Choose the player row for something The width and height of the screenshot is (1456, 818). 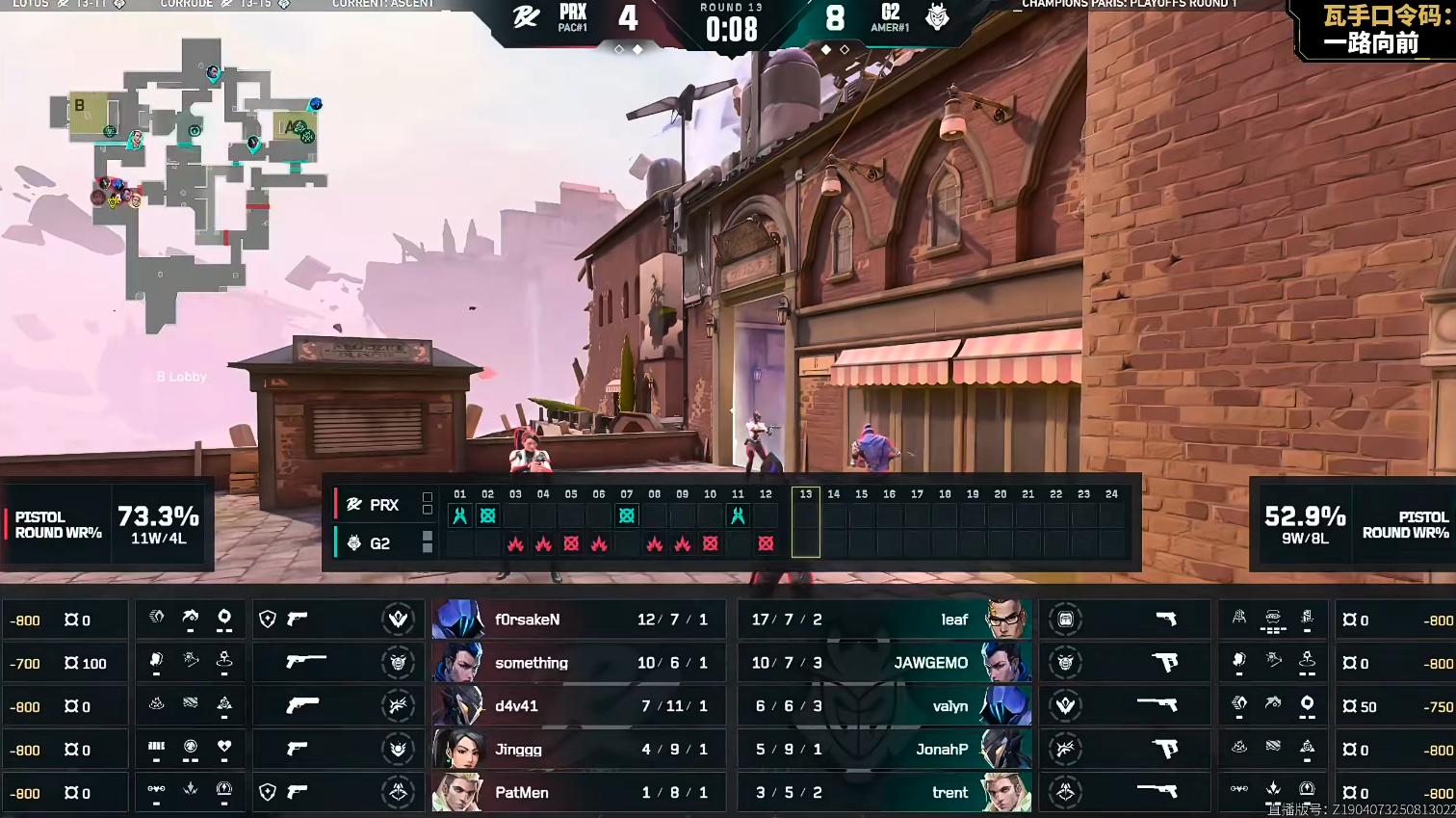[574, 663]
